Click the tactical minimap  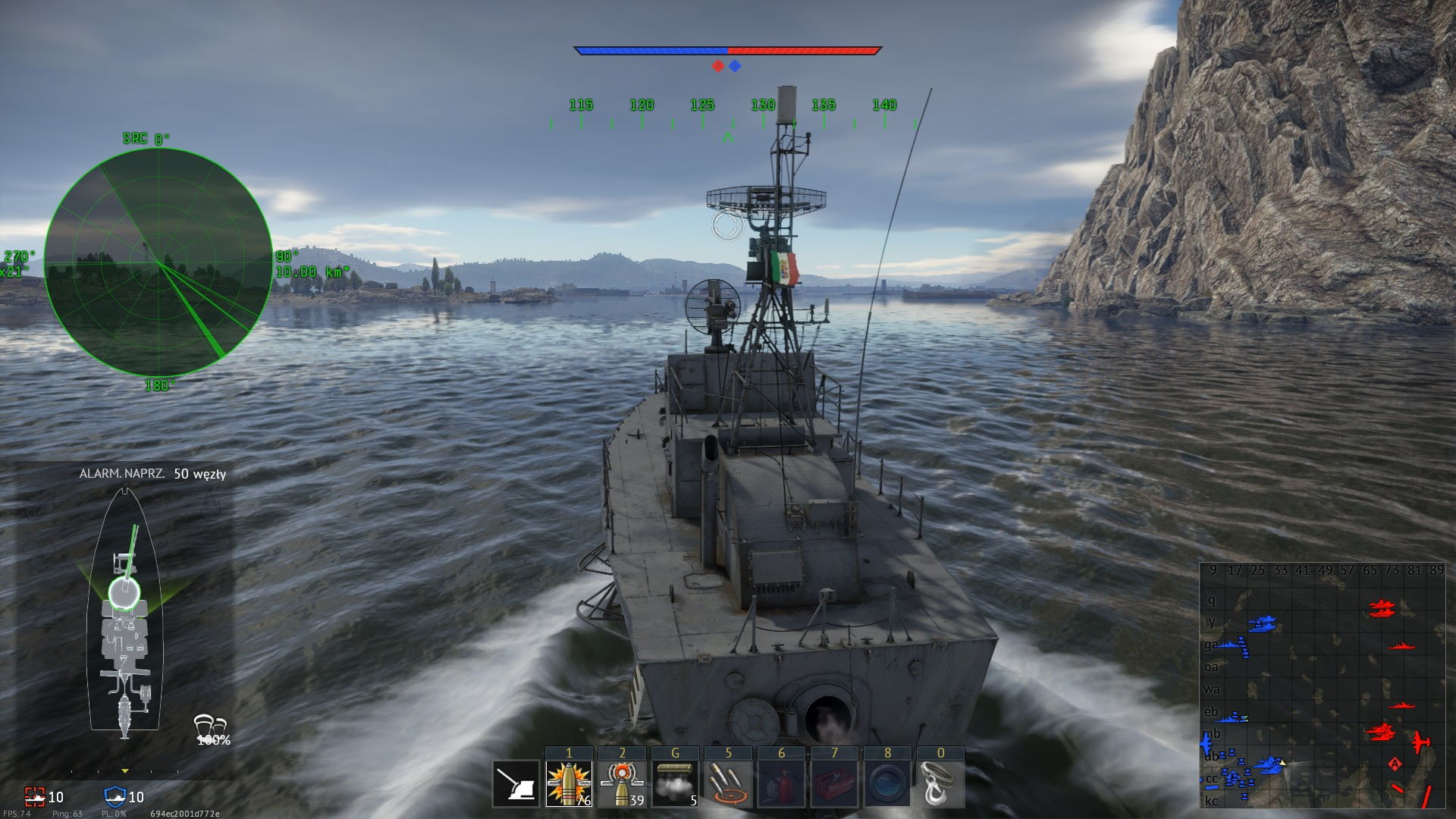pos(1323,686)
